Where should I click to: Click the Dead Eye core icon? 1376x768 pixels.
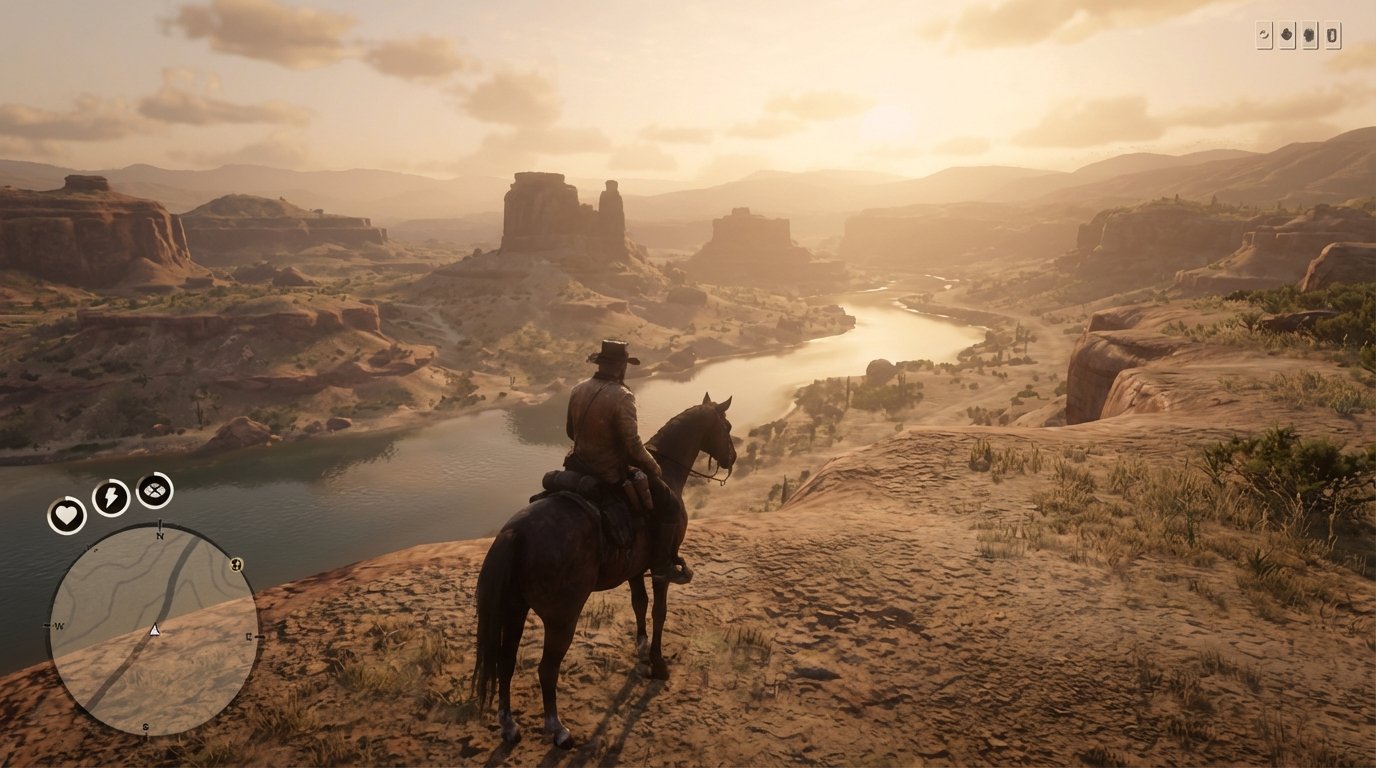[153, 490]
